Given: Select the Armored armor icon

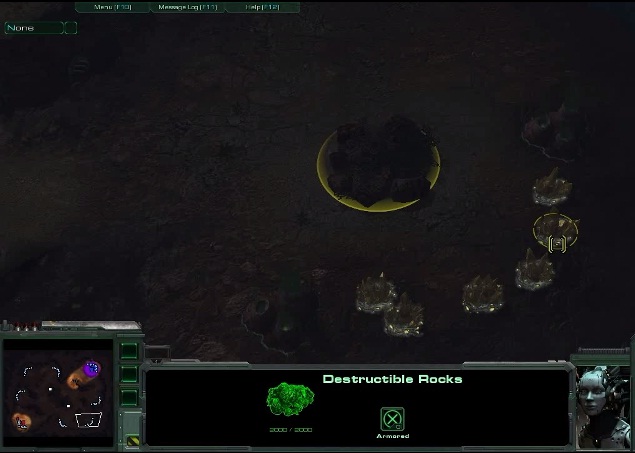Looking at the screenshot, I should (393, 419).
